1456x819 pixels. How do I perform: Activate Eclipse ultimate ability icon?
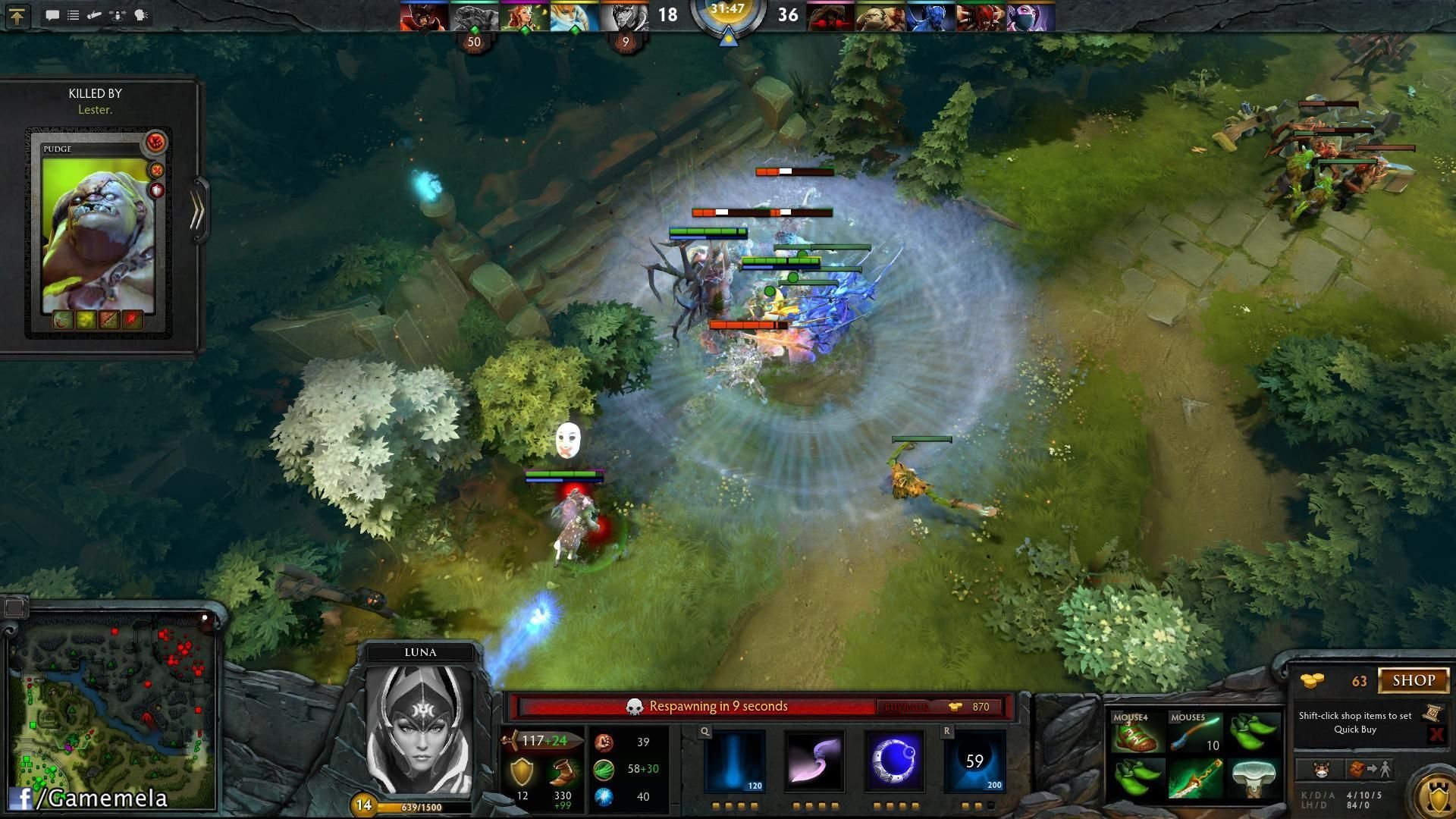click(975, 761)
